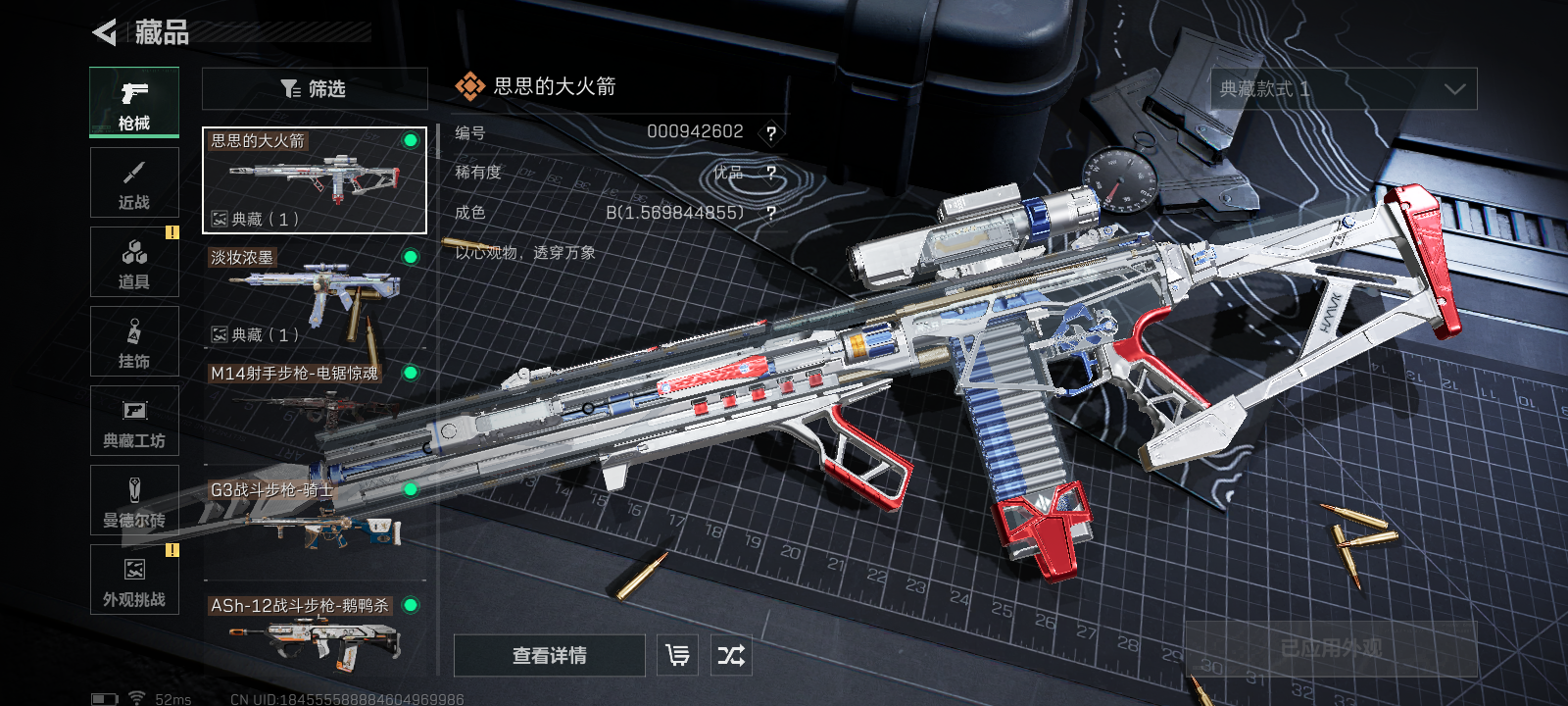Click the shuffle arrows icon button

(730, 655)
